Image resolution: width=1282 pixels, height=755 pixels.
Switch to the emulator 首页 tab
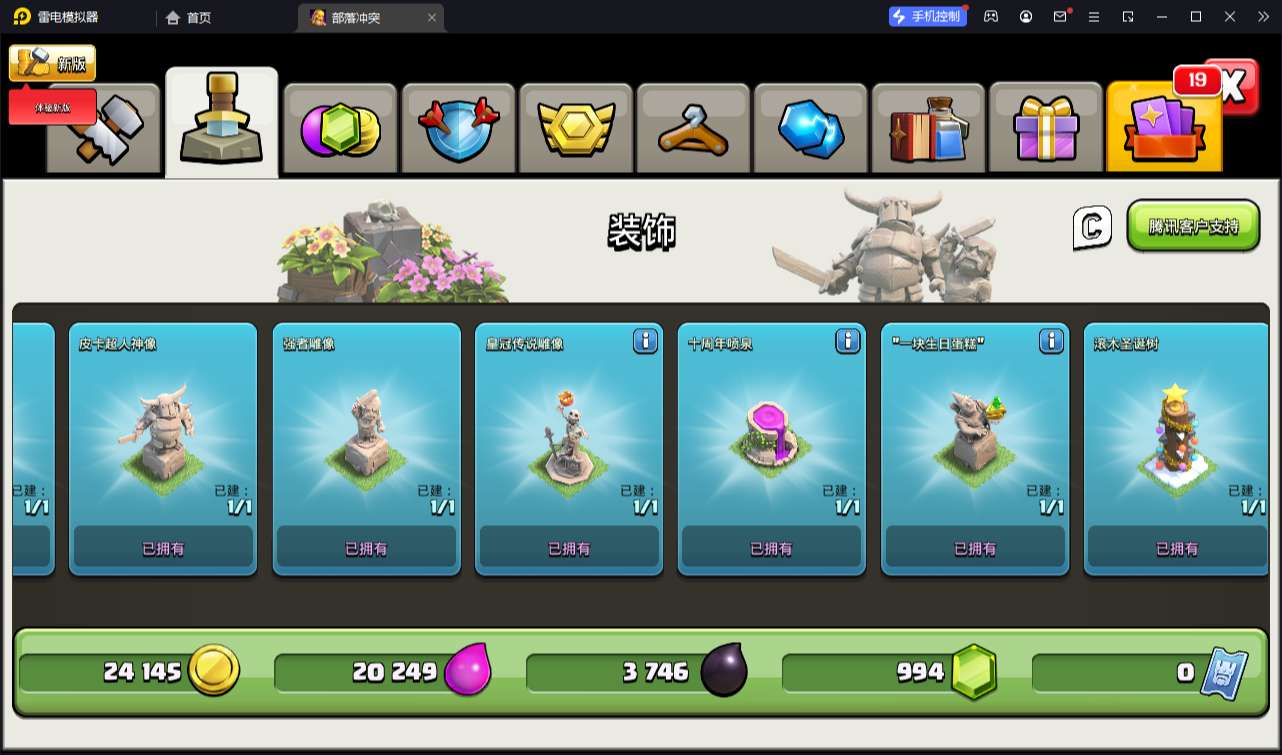pyautogui.click(x=189, y=17)
